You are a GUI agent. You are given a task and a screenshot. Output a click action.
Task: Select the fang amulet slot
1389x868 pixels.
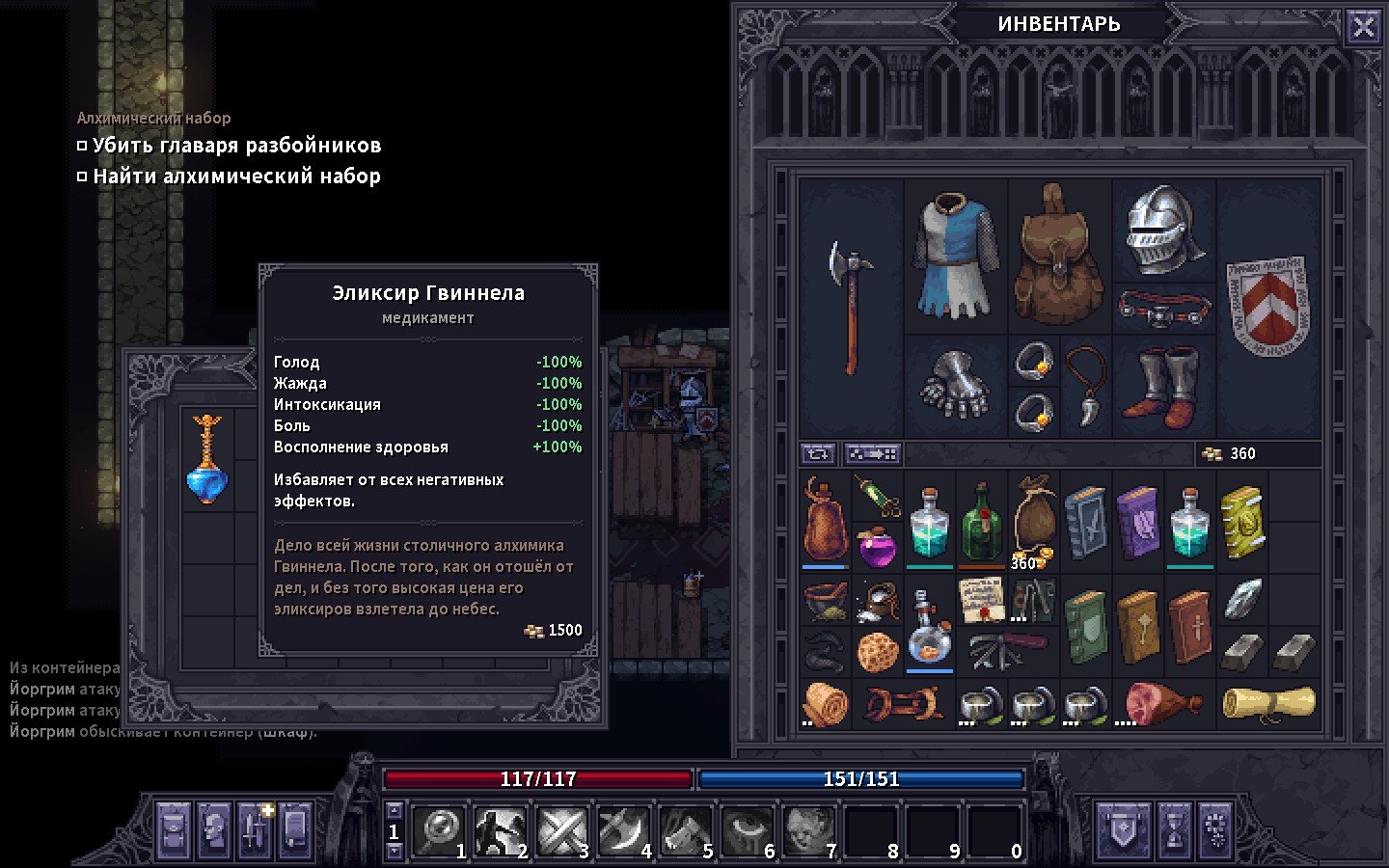[1086, 385]
